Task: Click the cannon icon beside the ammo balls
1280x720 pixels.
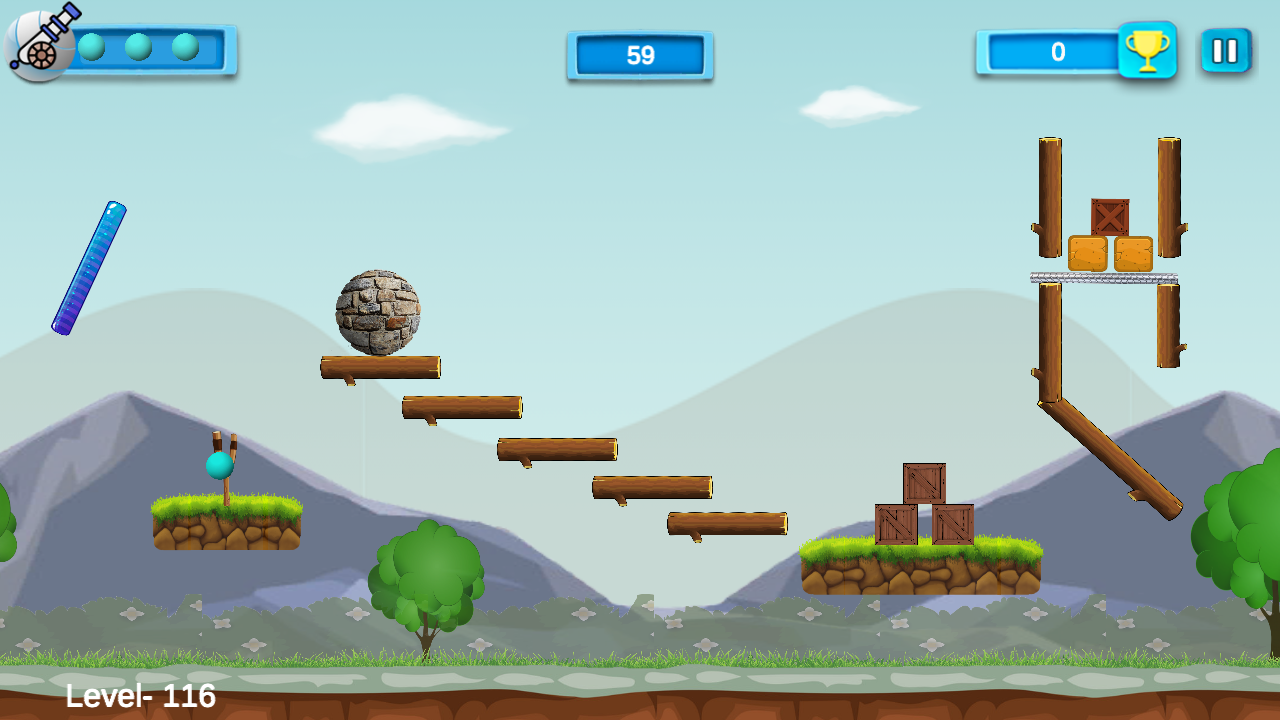Action: pyautogui.click(x=40, y=44)
